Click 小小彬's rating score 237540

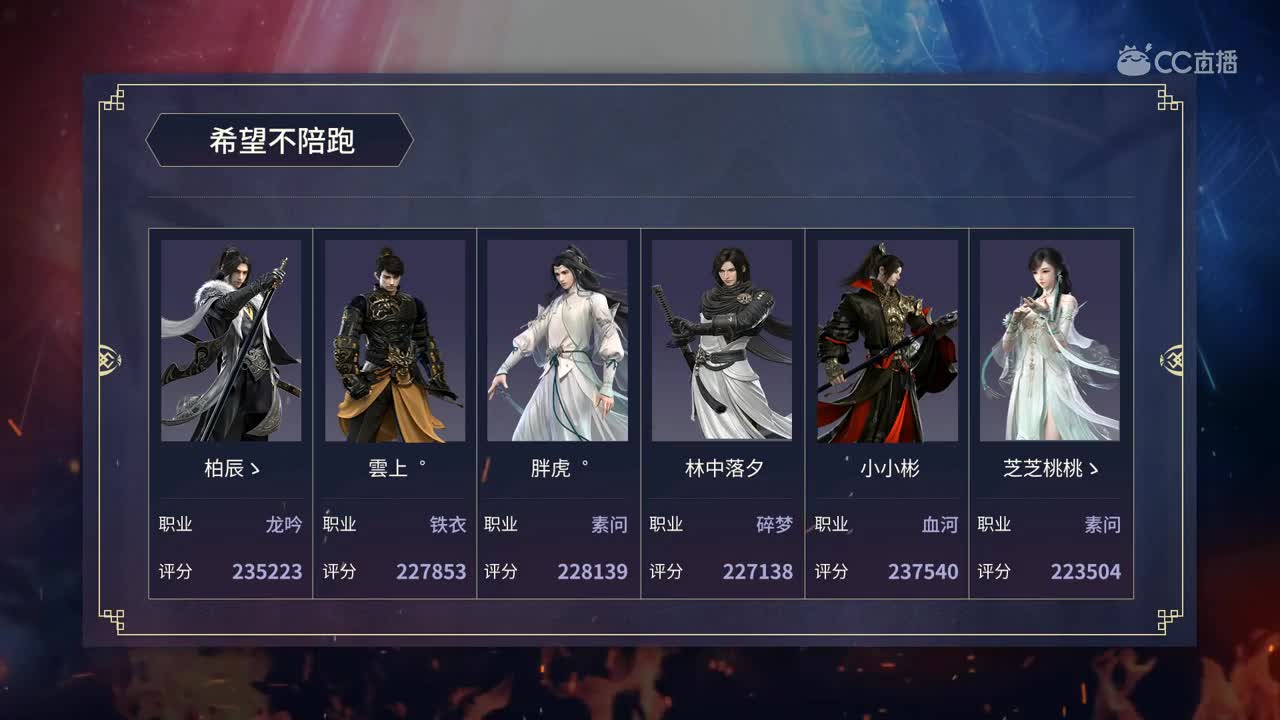(x=922, y=573)
